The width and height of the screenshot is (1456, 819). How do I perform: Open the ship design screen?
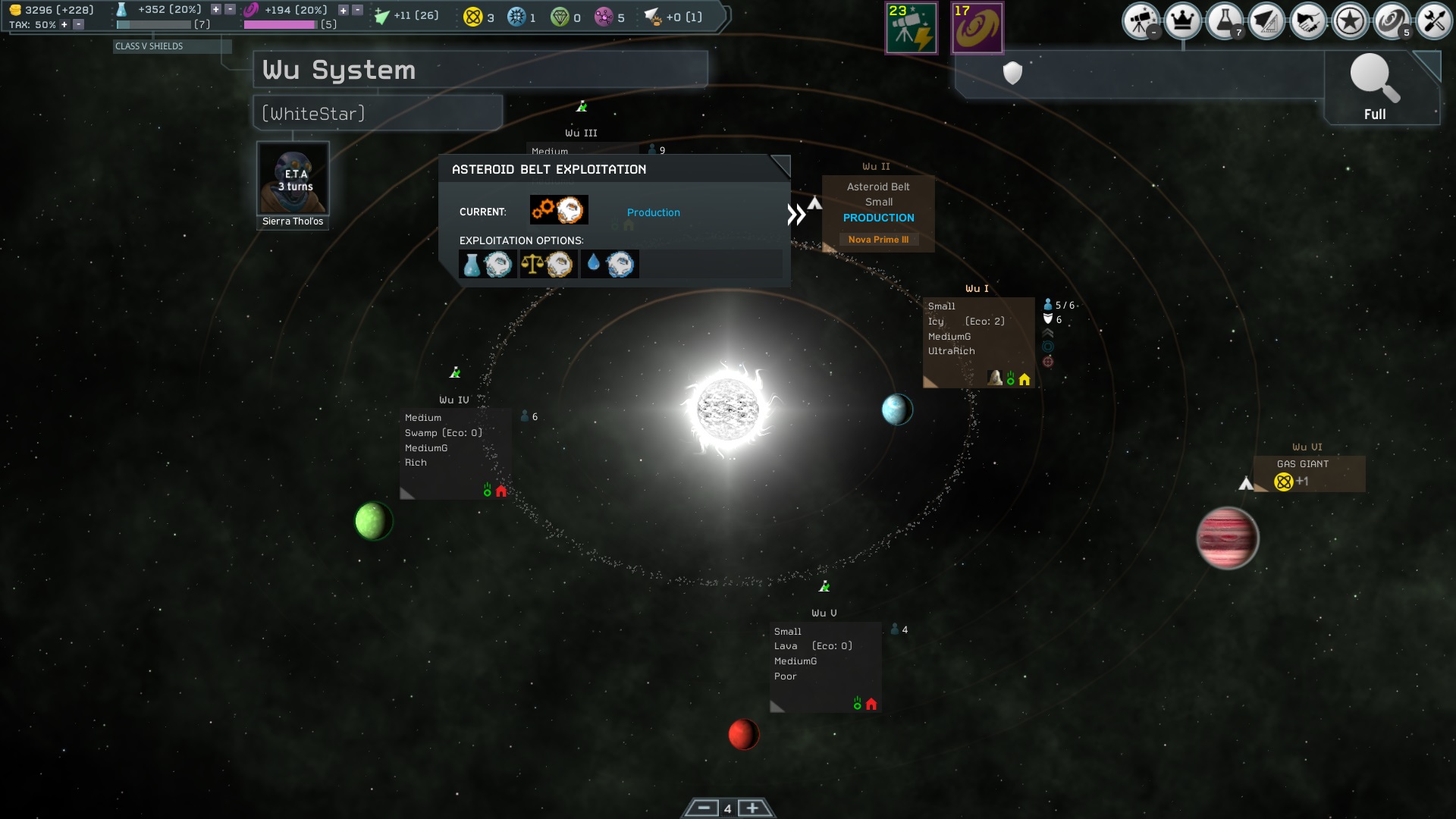coord(1266,21)
